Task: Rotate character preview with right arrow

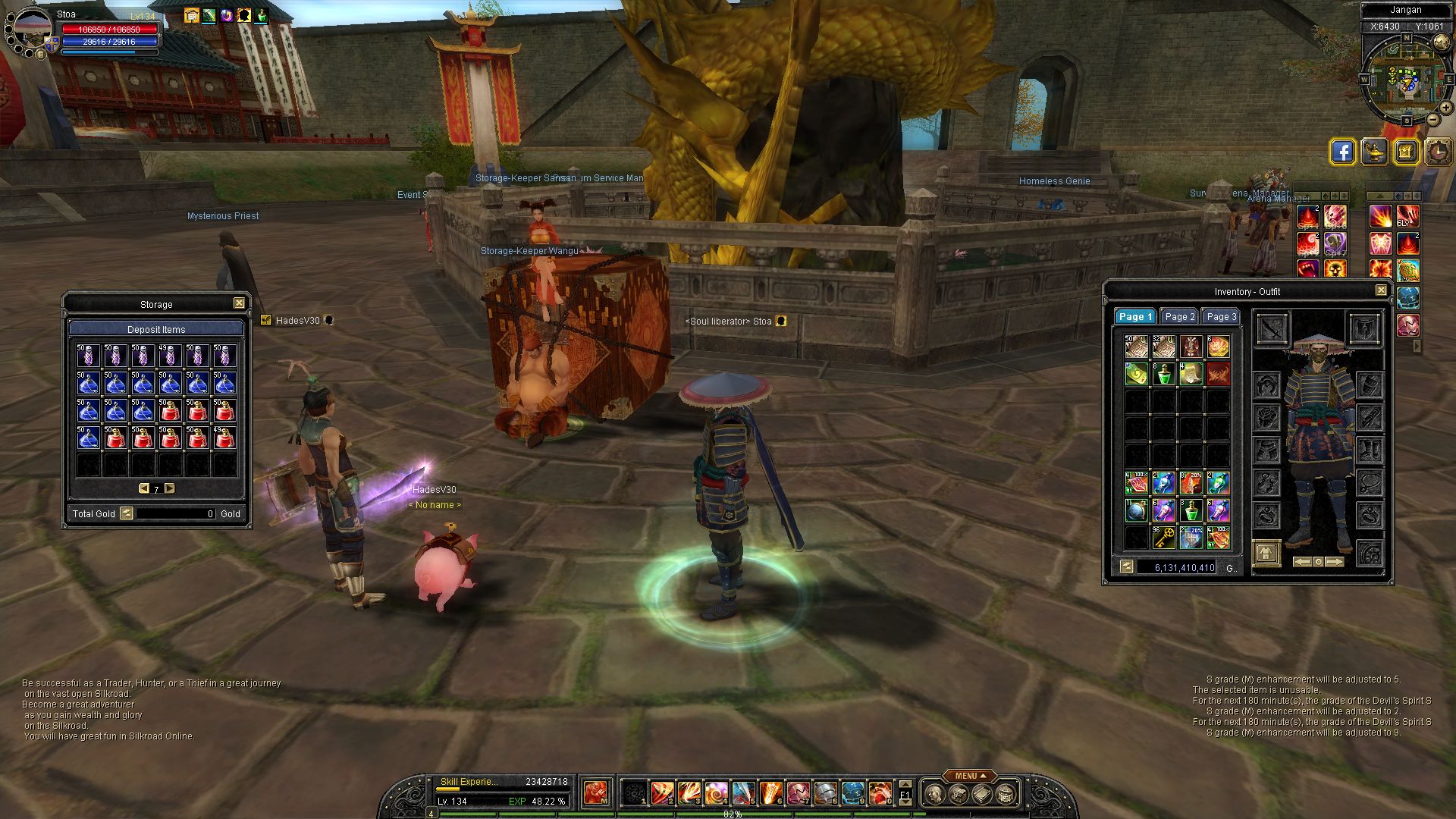Action: [1335, 562]
